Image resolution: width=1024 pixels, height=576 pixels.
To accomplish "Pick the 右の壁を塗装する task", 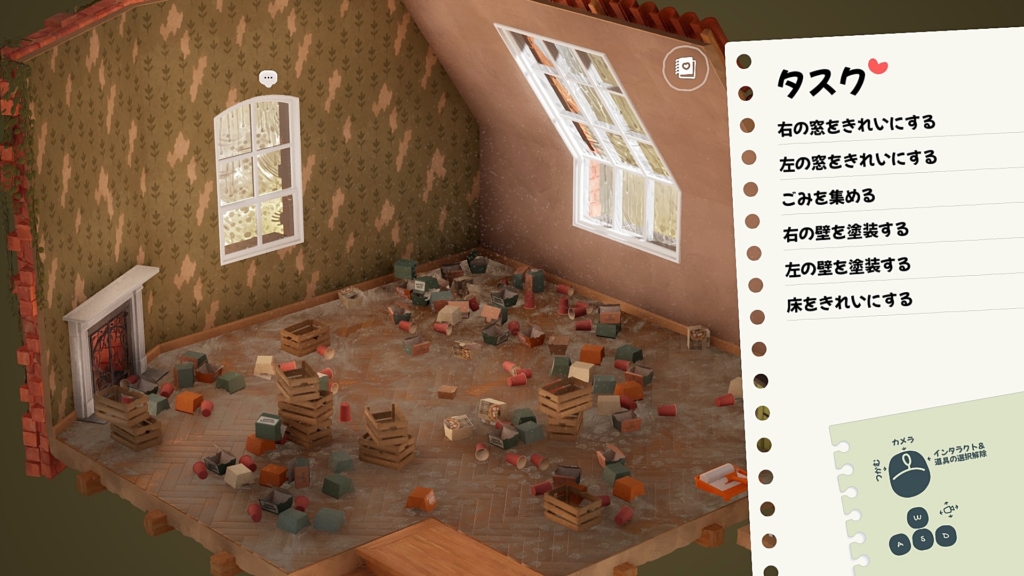I will pos(845,231).
